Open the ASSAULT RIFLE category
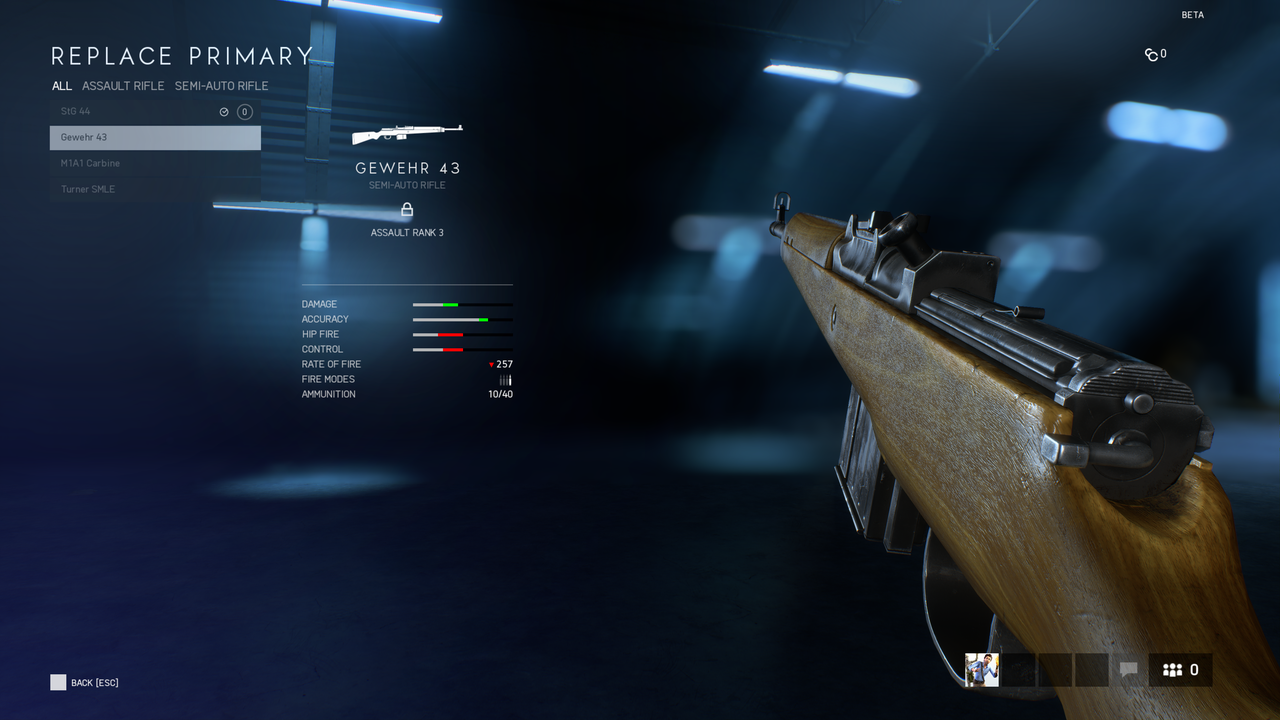Image resolution: width=1280 pixels, height=720 pixels. pos(123,86)
